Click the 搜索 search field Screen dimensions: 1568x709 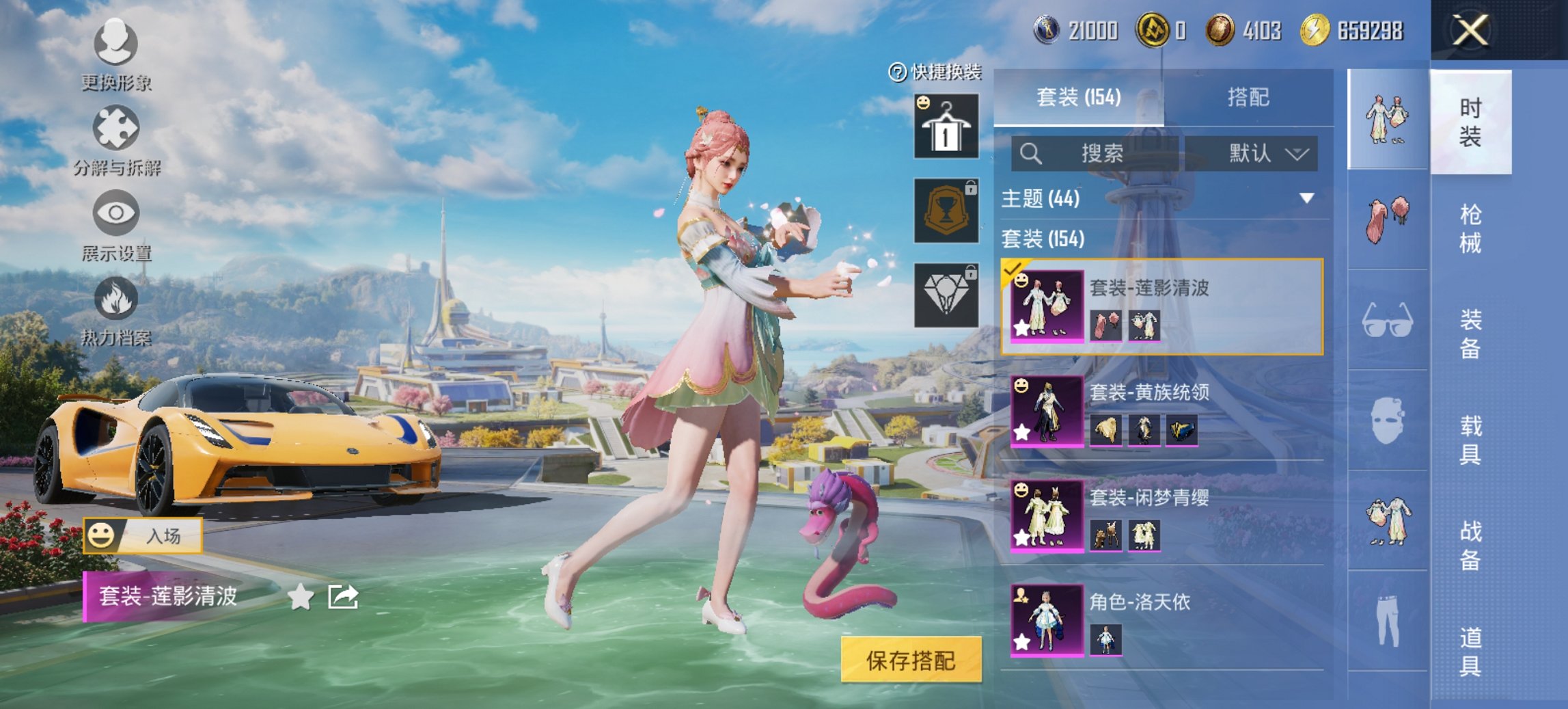pos(1096,153)
